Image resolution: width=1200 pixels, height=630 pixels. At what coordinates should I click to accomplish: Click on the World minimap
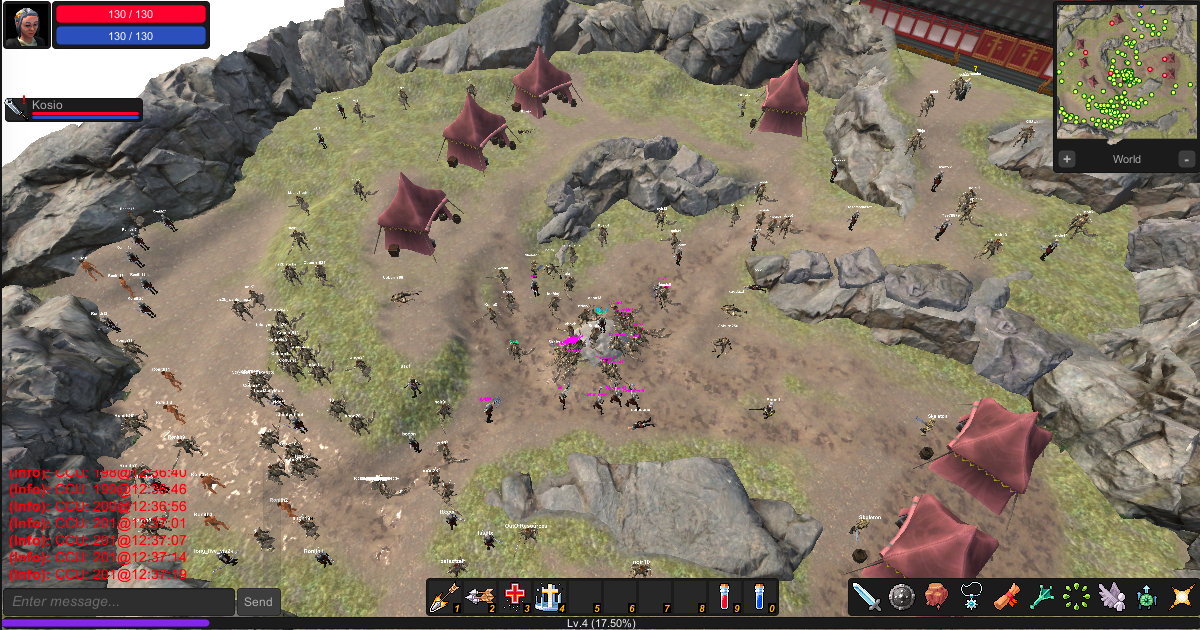tap(1125, 70)
